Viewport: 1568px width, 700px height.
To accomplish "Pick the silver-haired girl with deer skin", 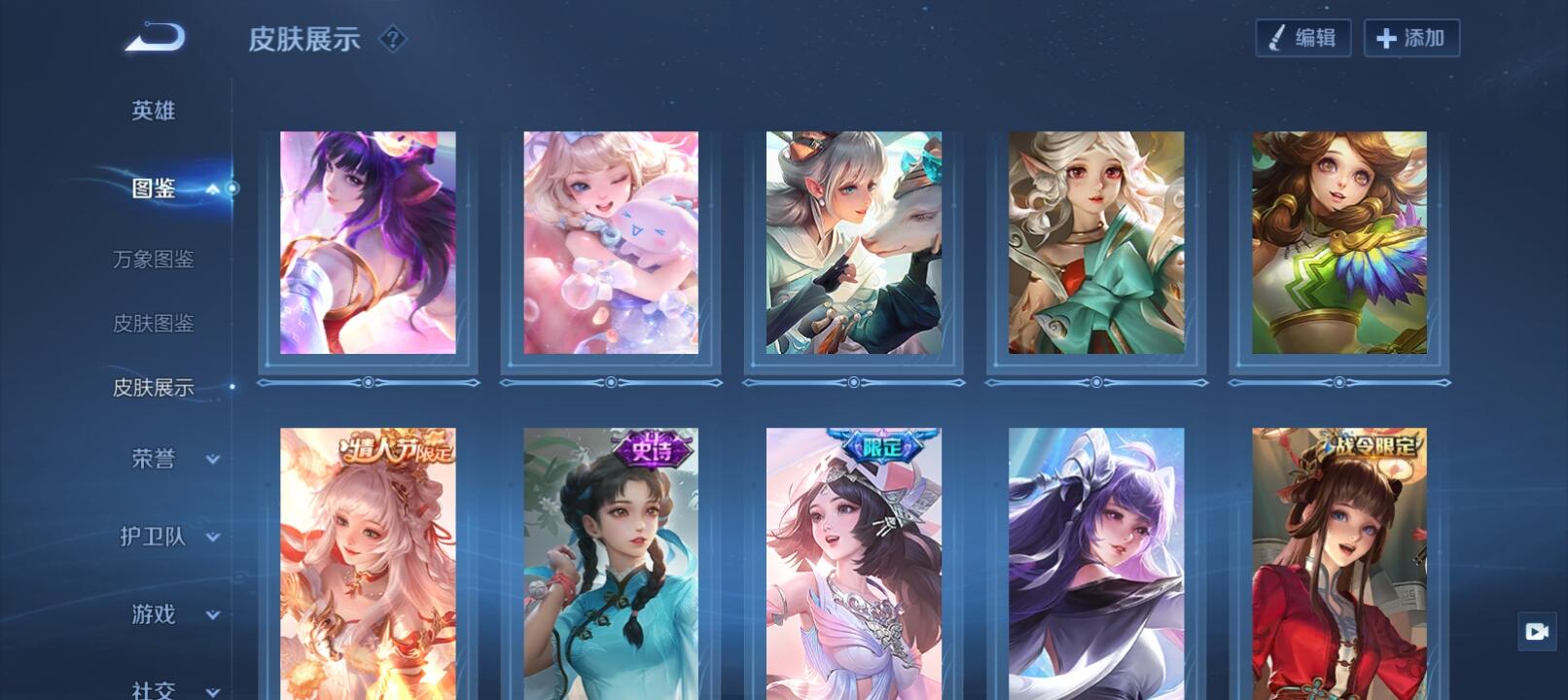I will pos(853,243).
